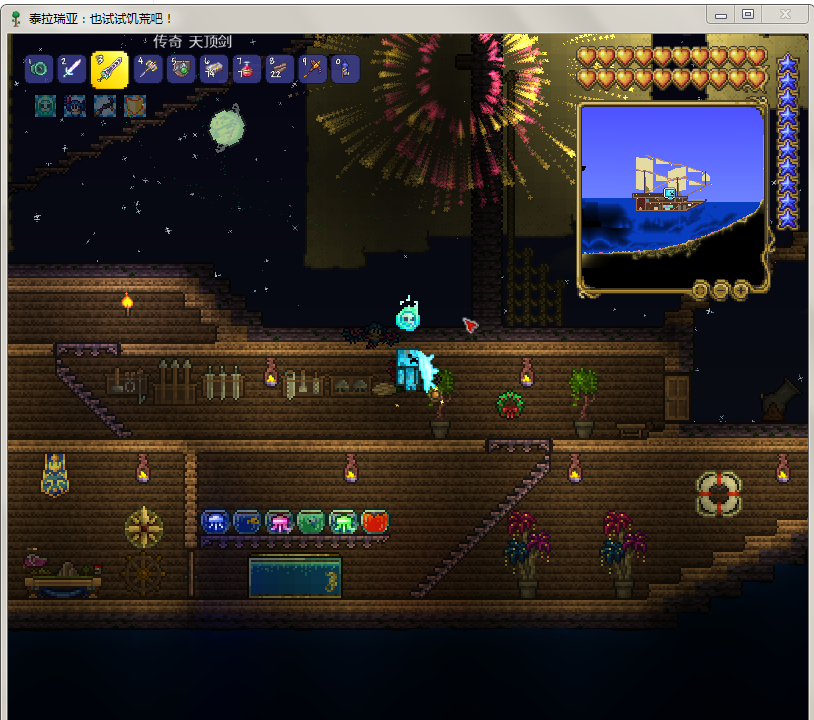
Task: Reset the minimap zoom button
Action: (x=702, y=290)
